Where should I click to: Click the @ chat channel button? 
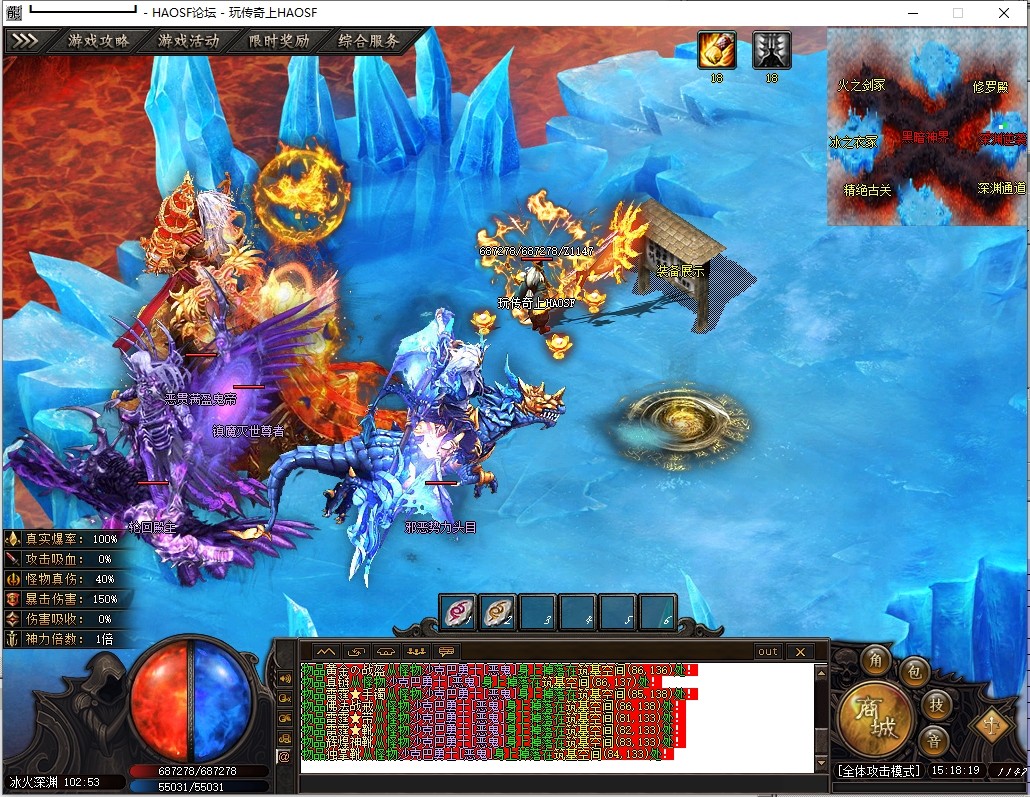pos(284,756)
